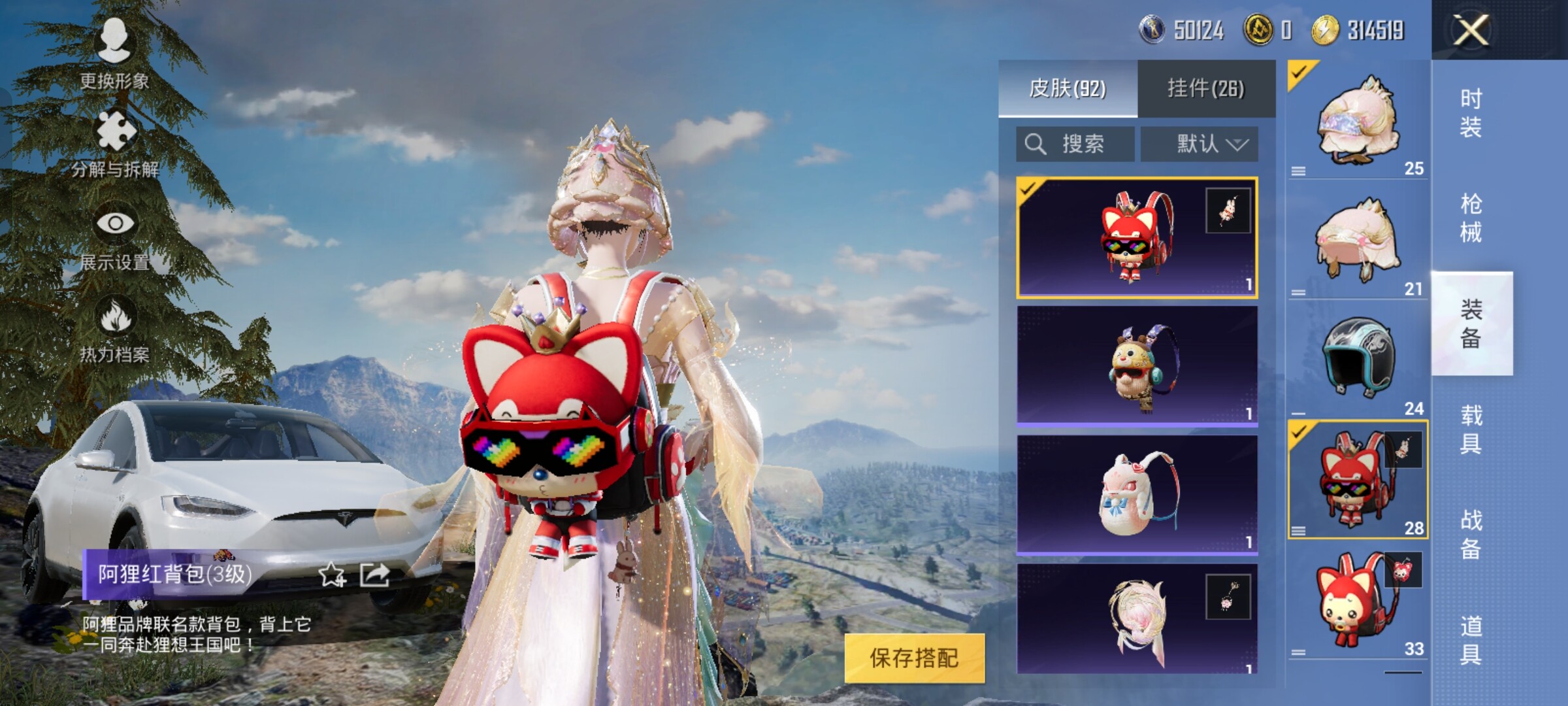Select the 时装 fashion category
The height and width of the screenshot is (706, 1568).
point(1471,112)
